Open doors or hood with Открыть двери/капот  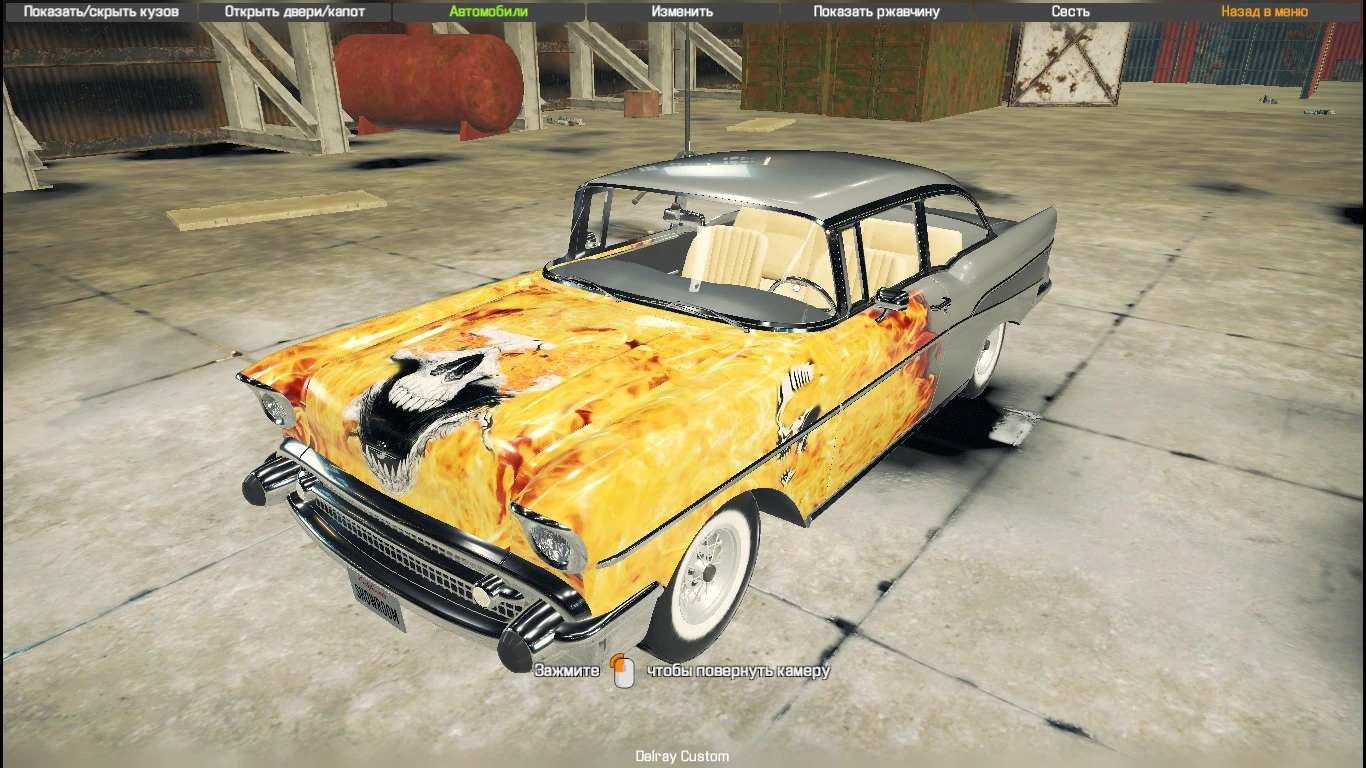point(296,11)
